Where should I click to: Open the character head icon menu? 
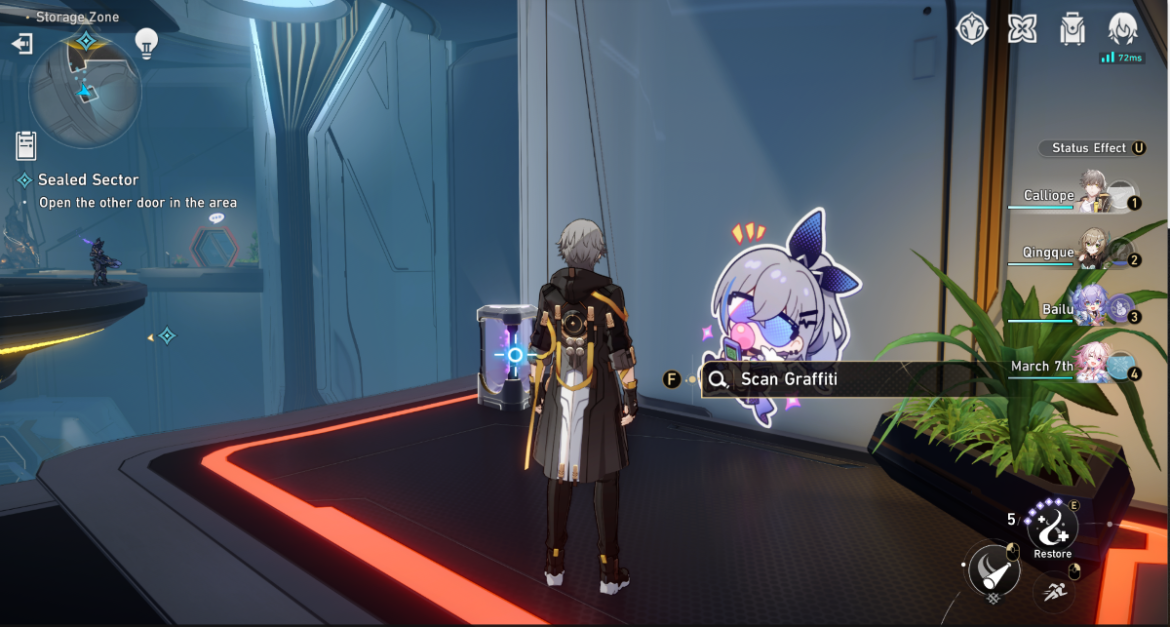pyautogui.click(x=1123, y=28)
